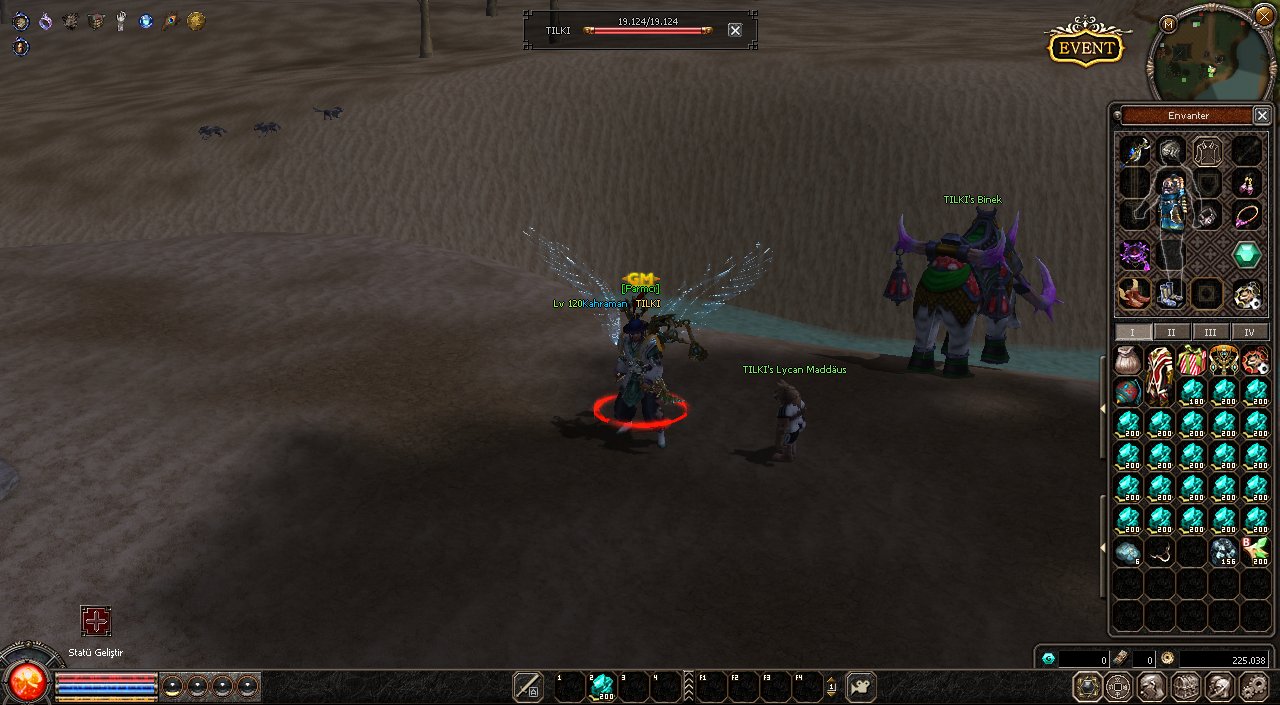
Task: Switch to inventory page III
Action: click(x=1210, y=332)
